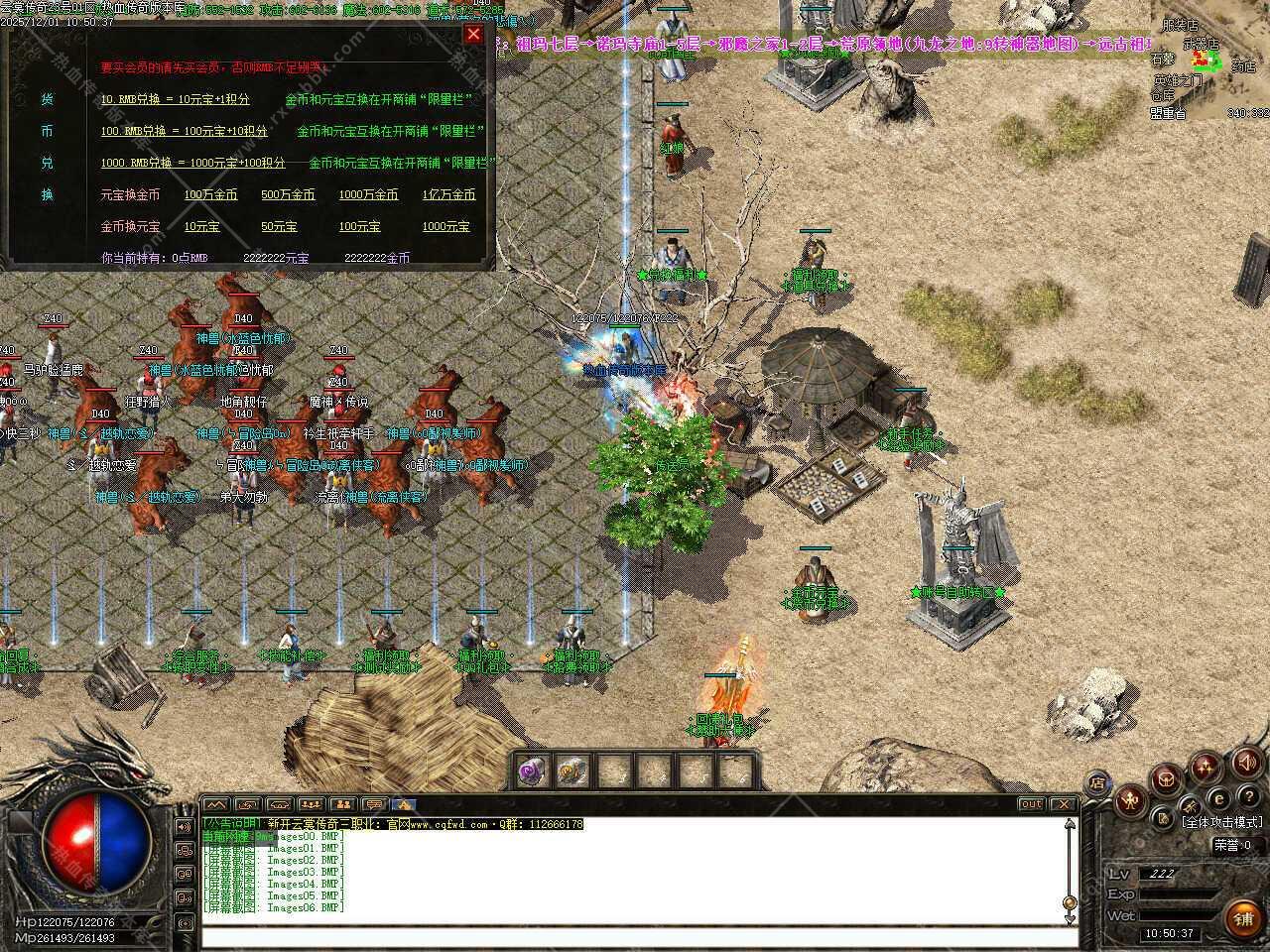The height and width of the screenshot is (952, 1270).
Task: Open the character panel figure icon
Action: [x=1130, y=801]
